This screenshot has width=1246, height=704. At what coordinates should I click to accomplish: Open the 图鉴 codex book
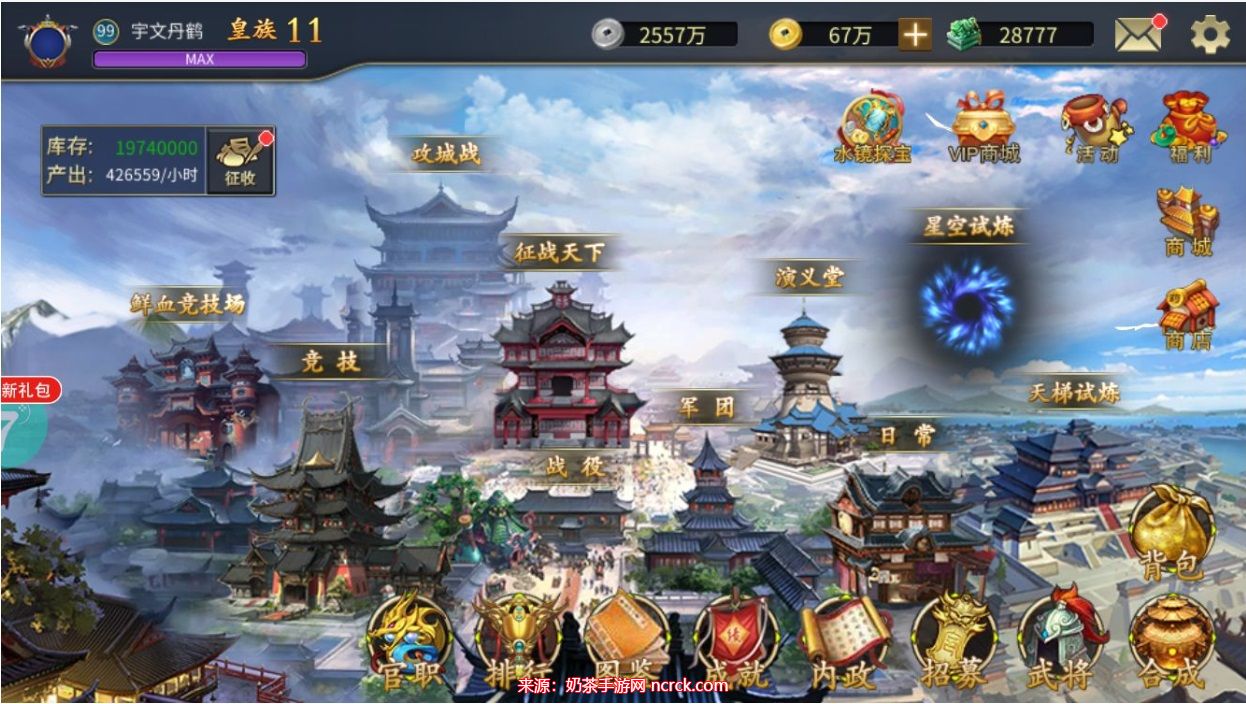coord(626,642)
